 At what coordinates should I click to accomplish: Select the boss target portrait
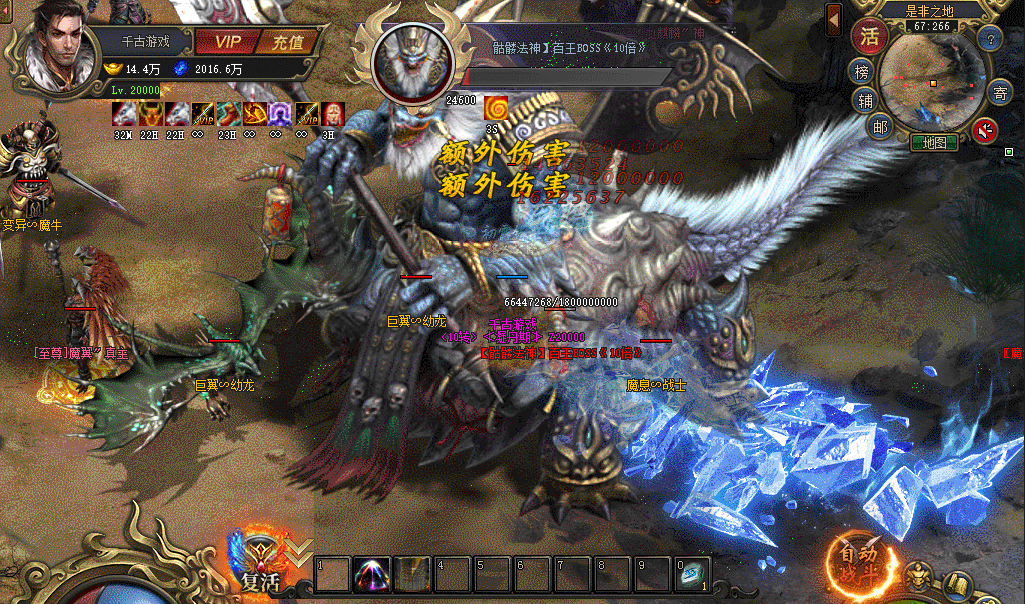(x=414, y=58)
